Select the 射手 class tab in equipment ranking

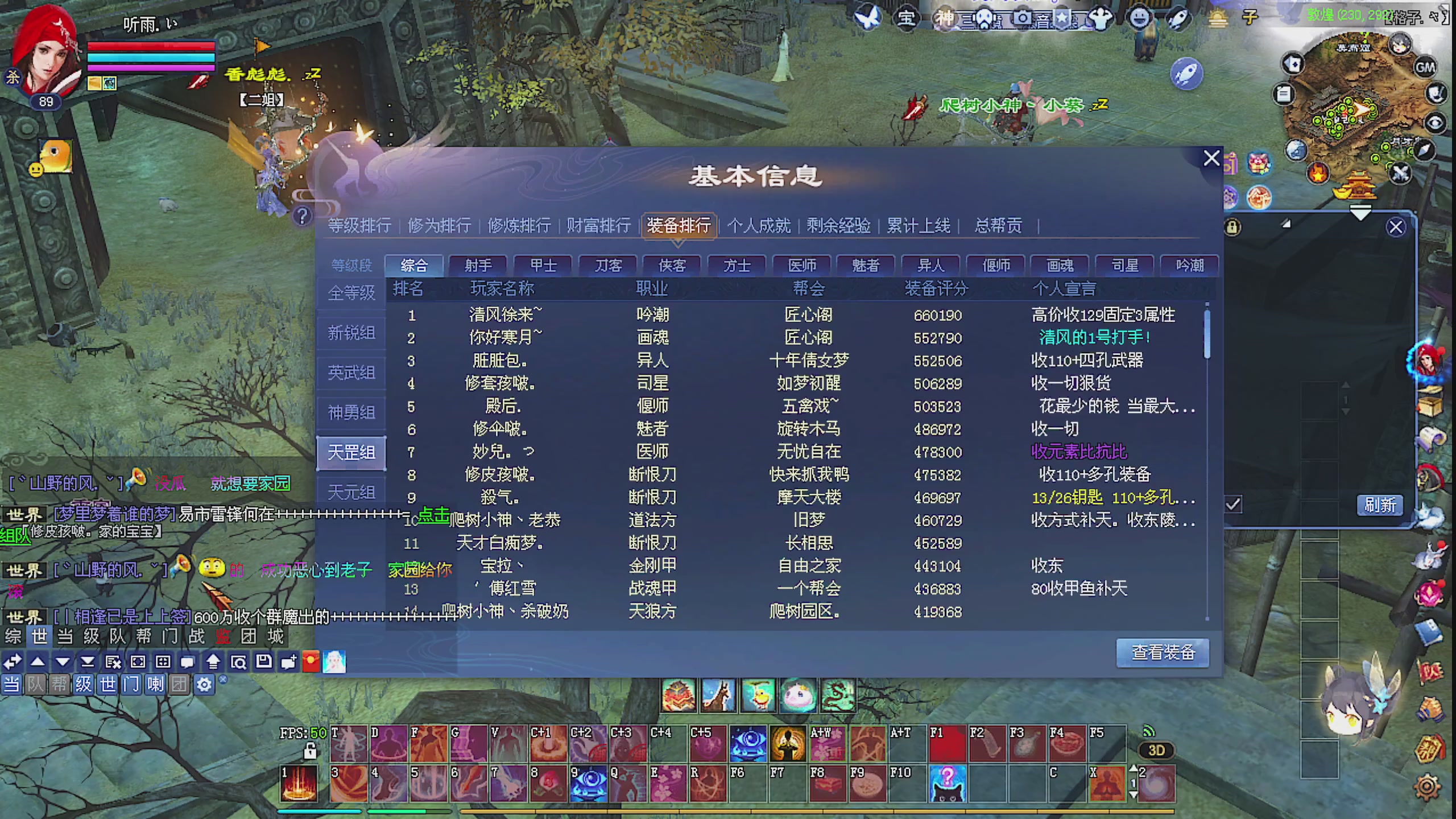(479, 266)
